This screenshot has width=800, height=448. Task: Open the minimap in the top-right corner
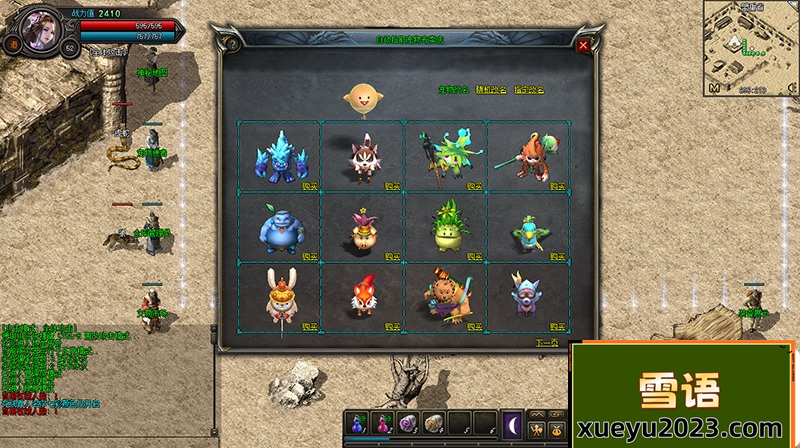750,45
